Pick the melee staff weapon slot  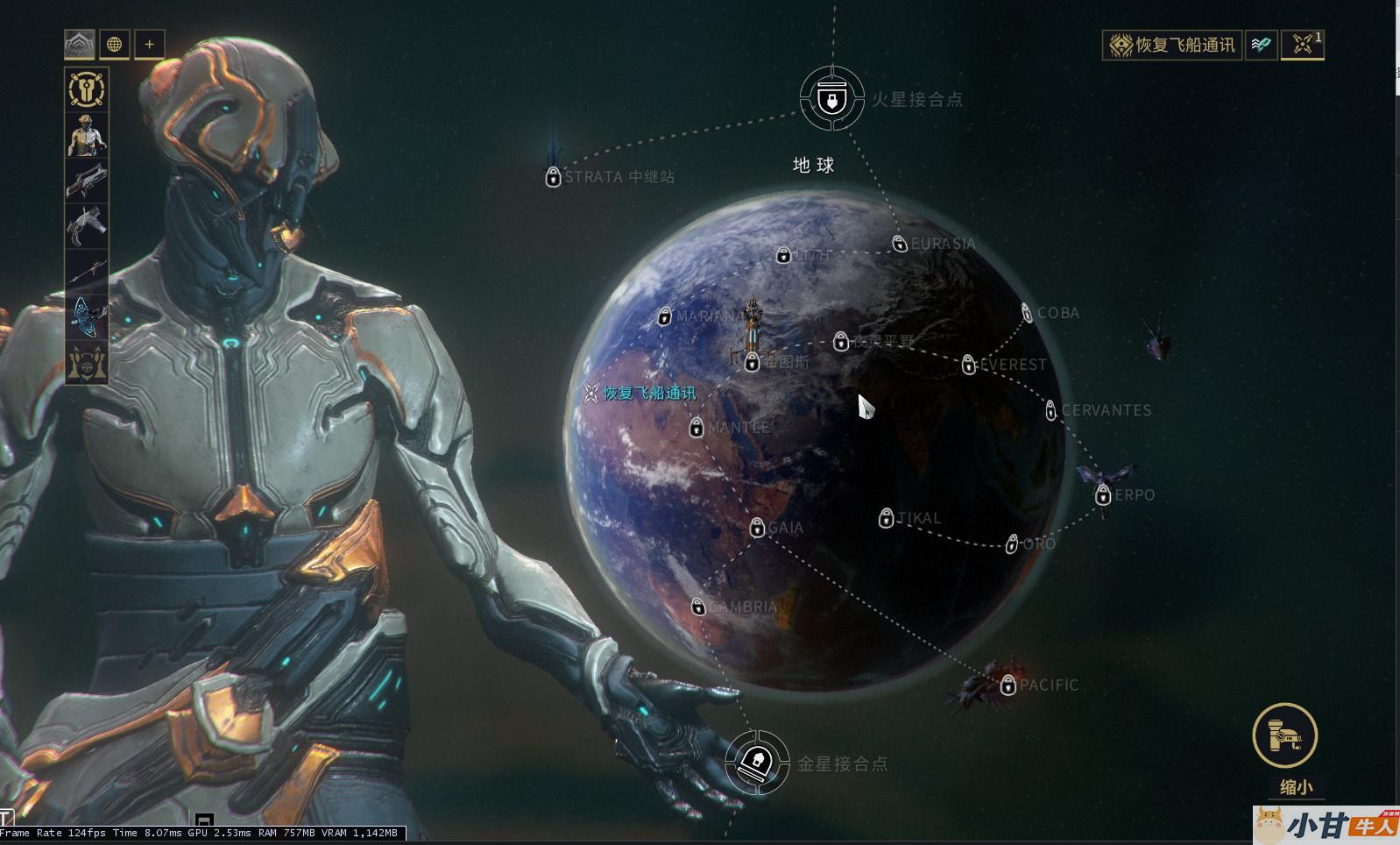tap(87, 272)
